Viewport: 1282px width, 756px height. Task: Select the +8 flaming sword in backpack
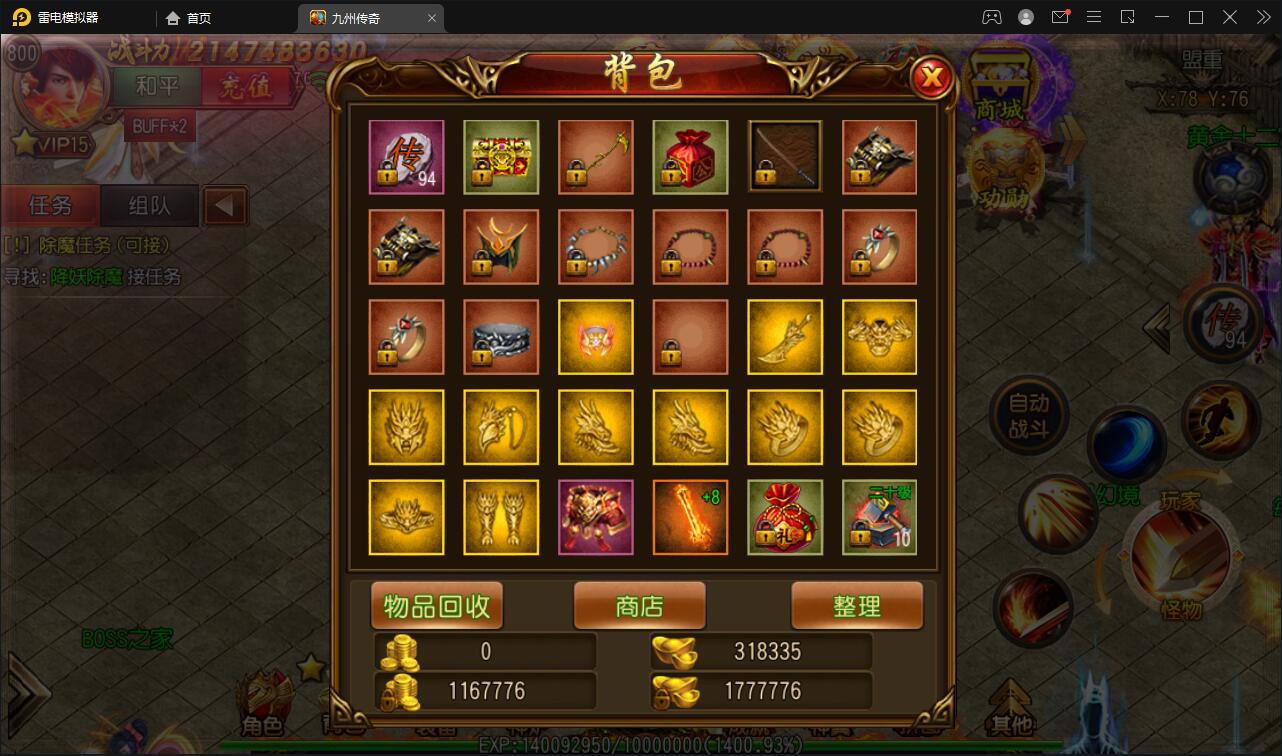pos(690,517)
